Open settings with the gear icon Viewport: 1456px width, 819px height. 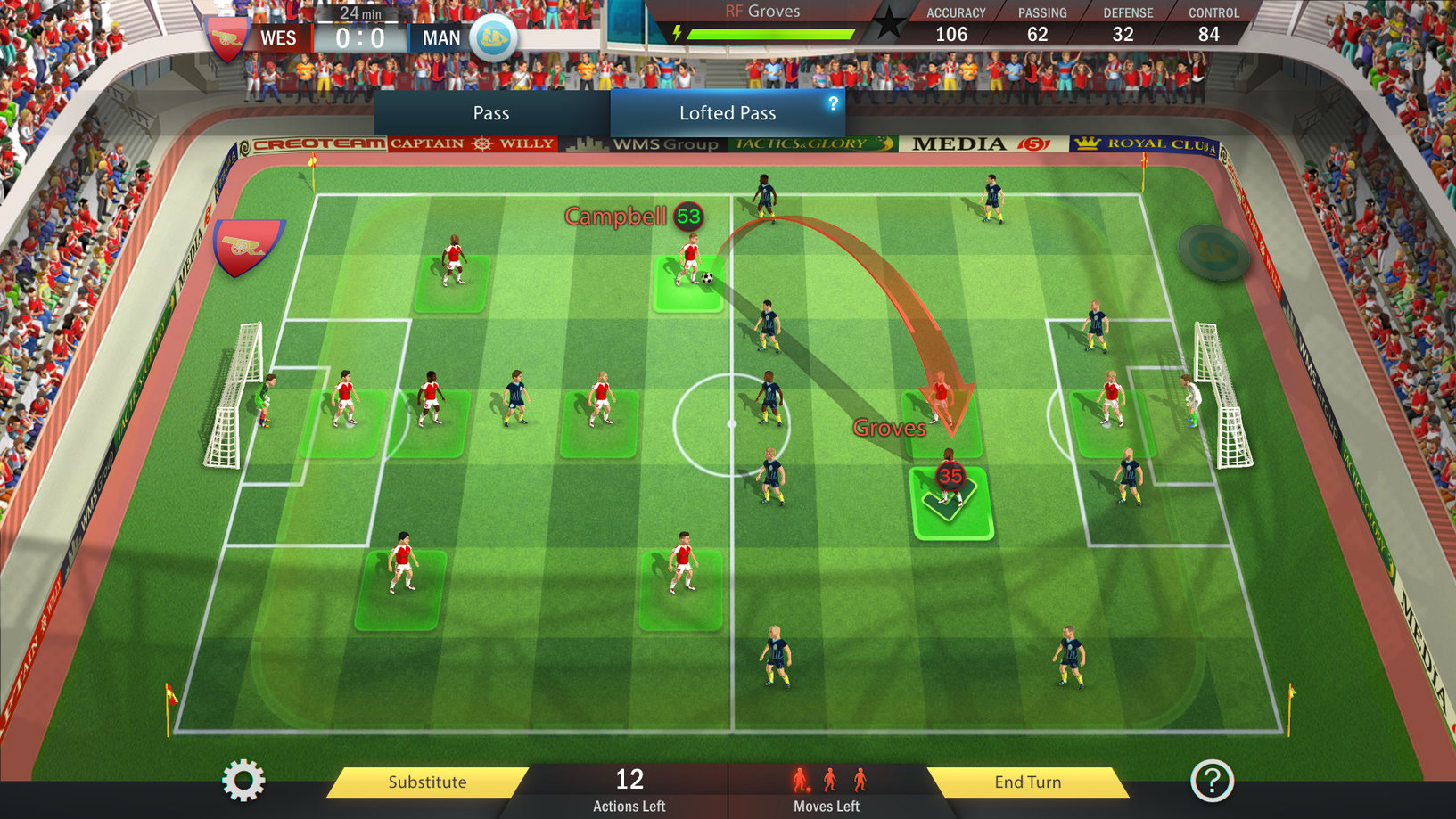pyautogui.click(x=243, y=781)
